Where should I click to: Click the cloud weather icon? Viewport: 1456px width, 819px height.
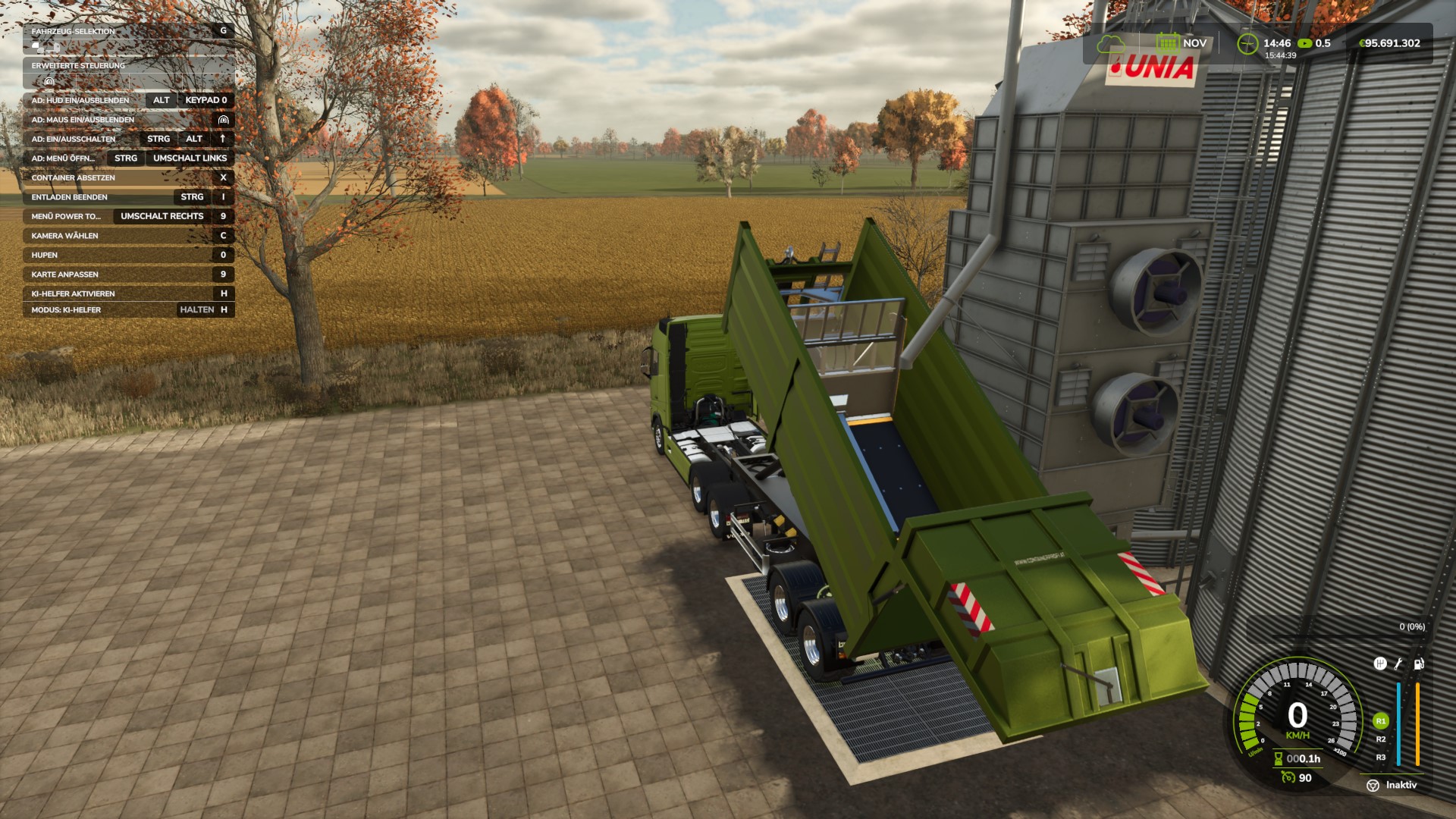coord(1111,44)
